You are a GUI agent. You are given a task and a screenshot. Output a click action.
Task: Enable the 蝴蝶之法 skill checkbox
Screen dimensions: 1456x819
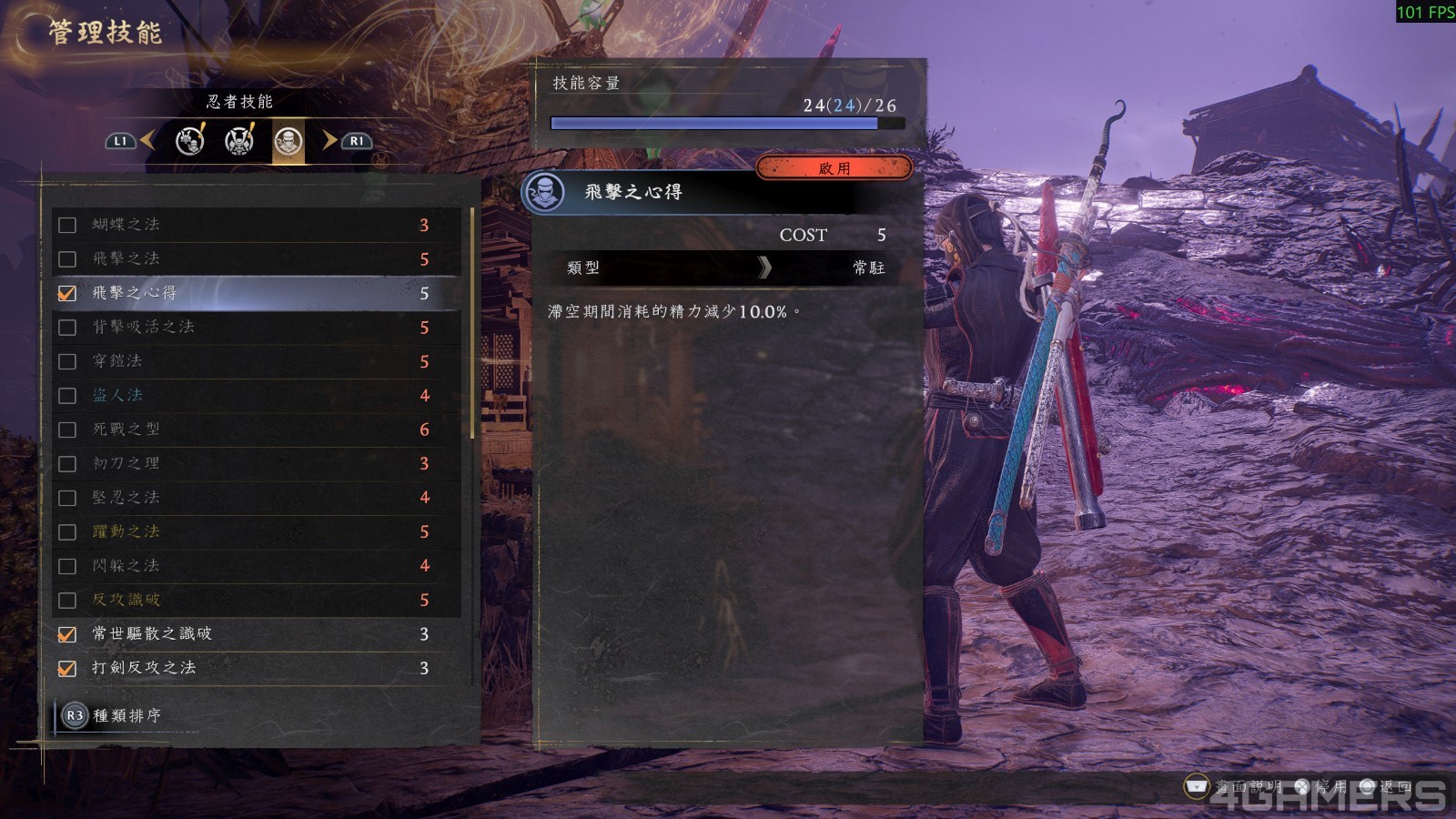[x=67, y=225]
